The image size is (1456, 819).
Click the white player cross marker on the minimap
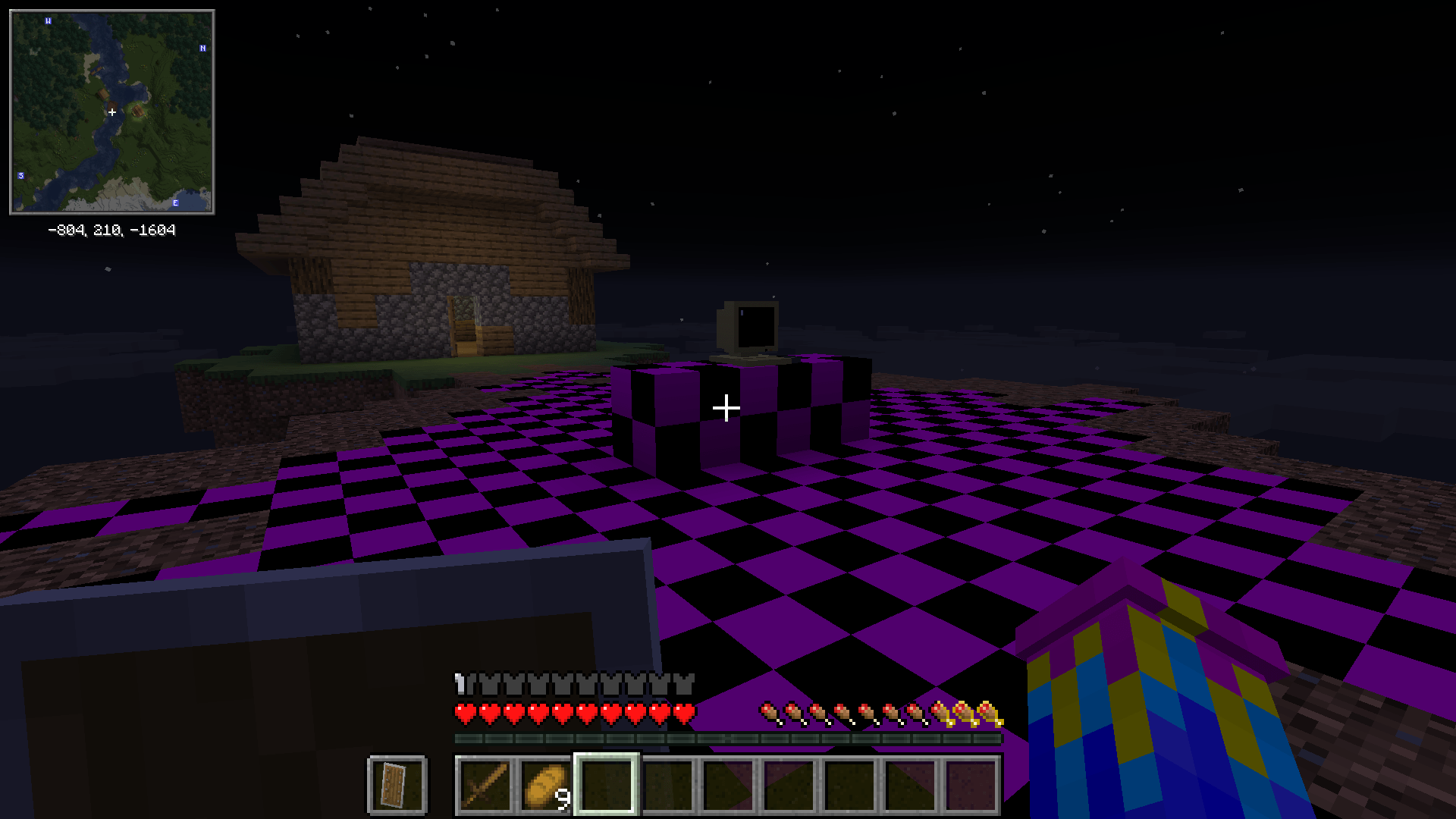pyautogui.click(x=112, y=111)
